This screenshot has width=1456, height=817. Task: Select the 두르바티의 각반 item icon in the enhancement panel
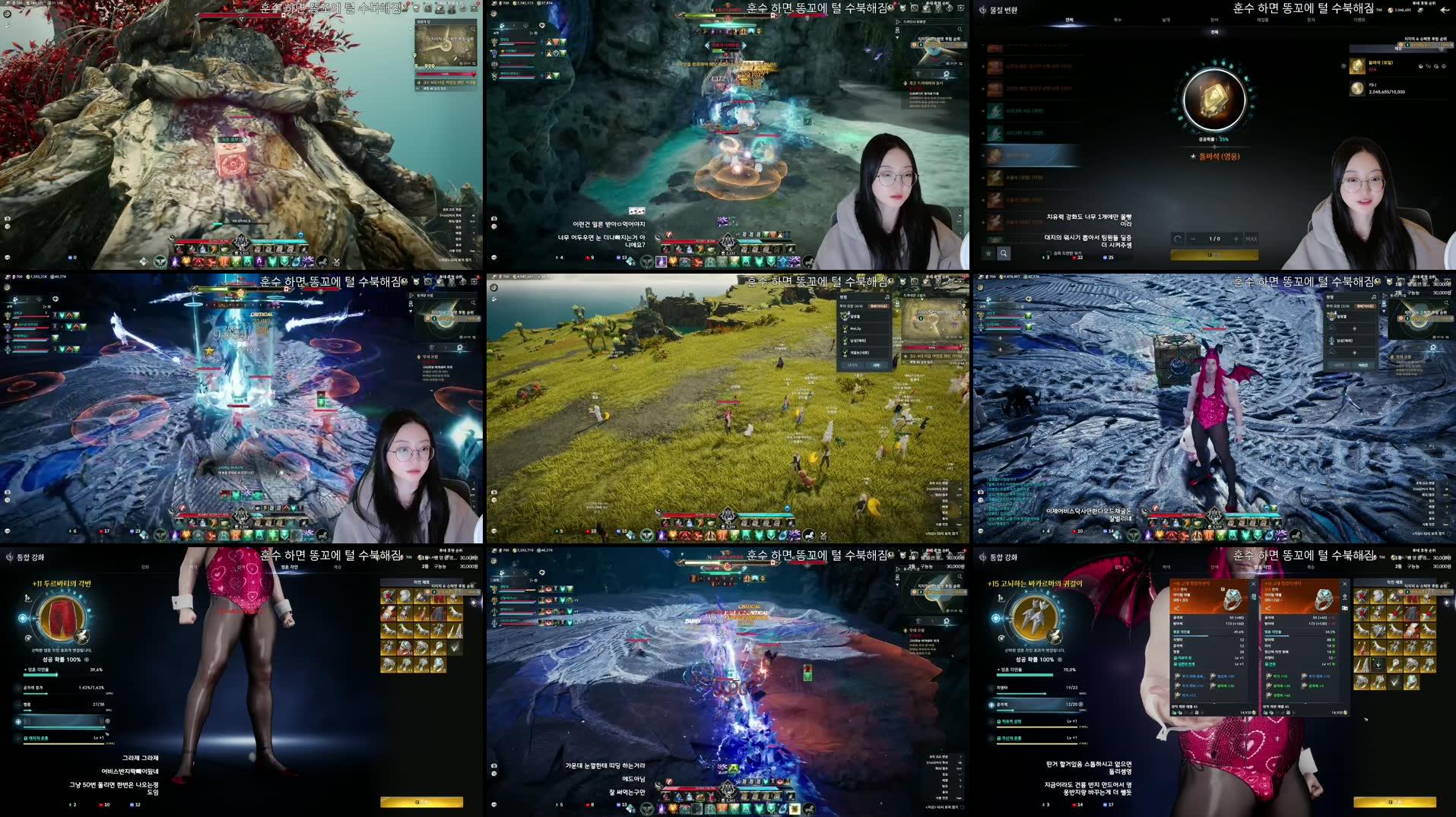coord(61,618)
